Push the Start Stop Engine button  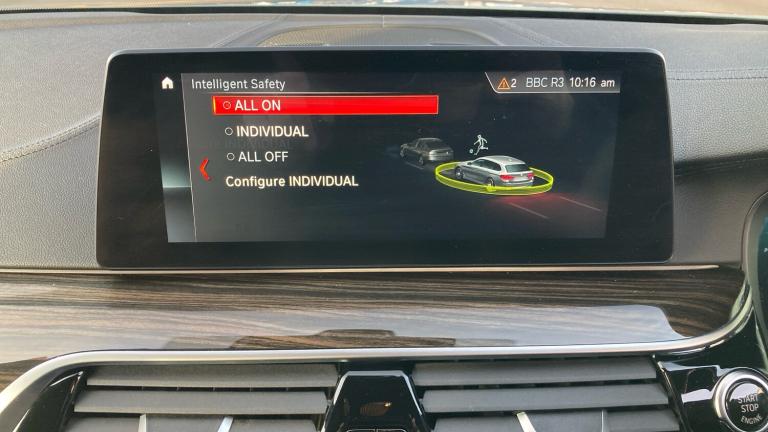tap(742, 402)
